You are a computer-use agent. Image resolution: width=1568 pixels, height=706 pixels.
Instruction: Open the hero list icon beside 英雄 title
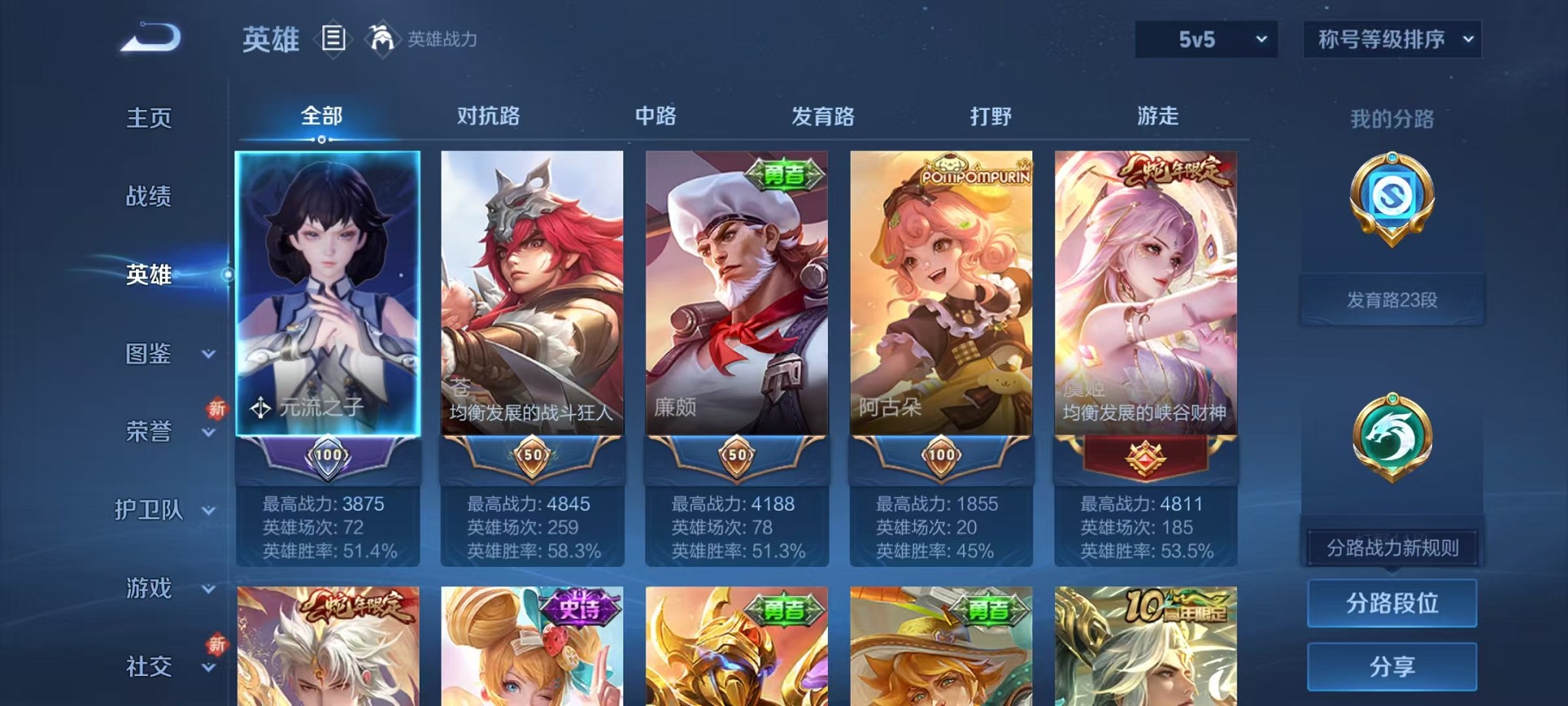[x=334, y=38]
